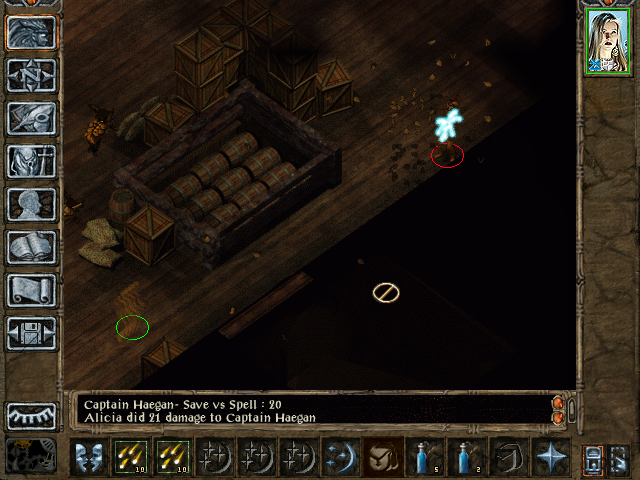The image size is (640, 480).
Task: Open the area map compass button
Action: click(x=32, y=75)
